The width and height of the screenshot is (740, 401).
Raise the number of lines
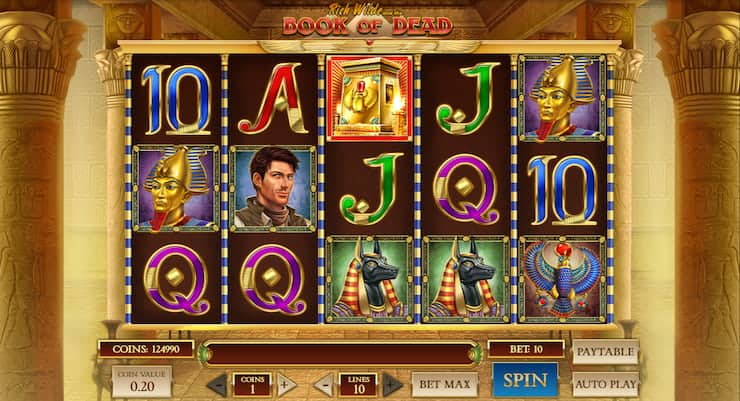pos(393,384)
